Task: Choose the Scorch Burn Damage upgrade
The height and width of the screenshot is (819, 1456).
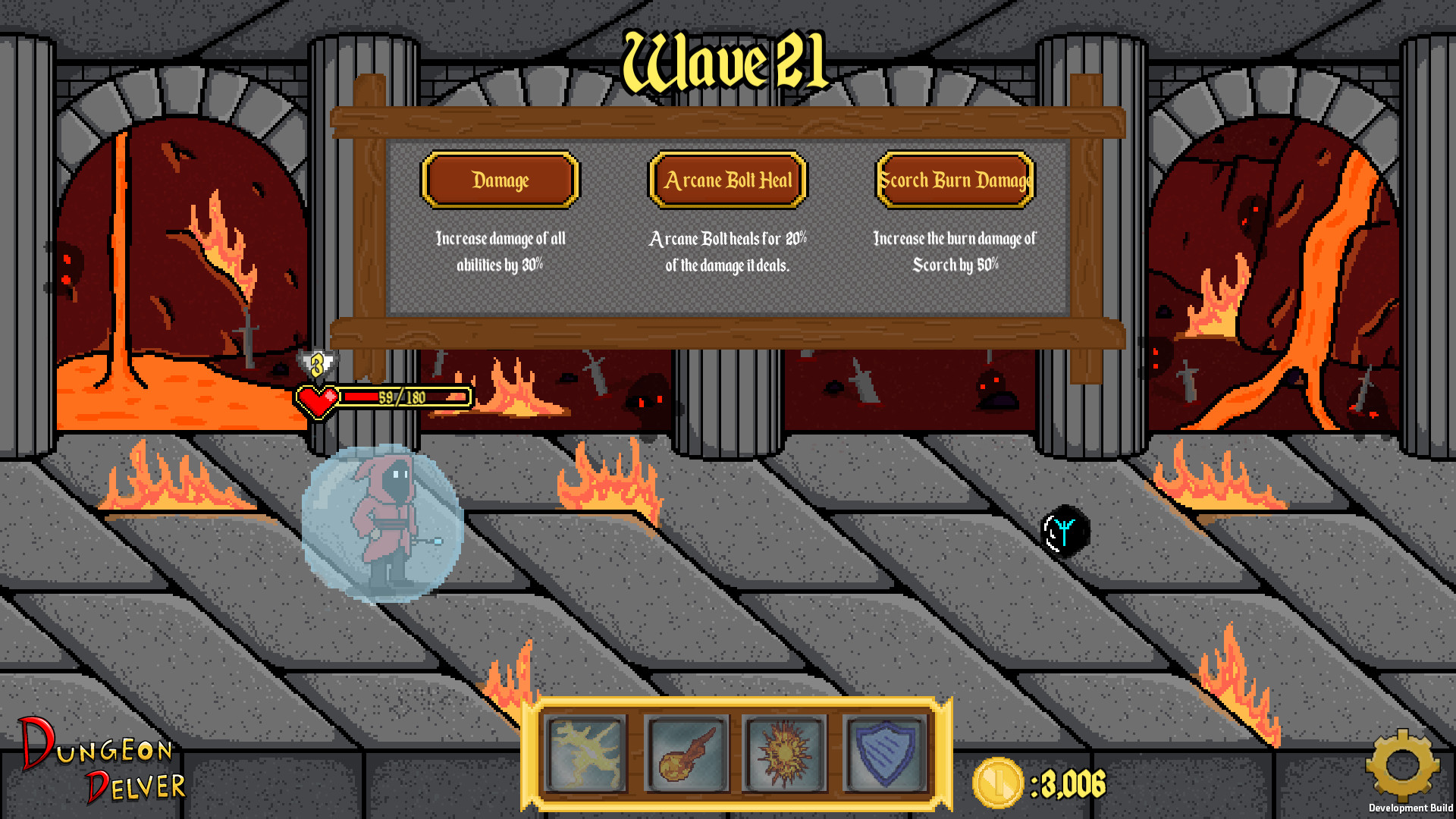Action: tap(954, 181)
